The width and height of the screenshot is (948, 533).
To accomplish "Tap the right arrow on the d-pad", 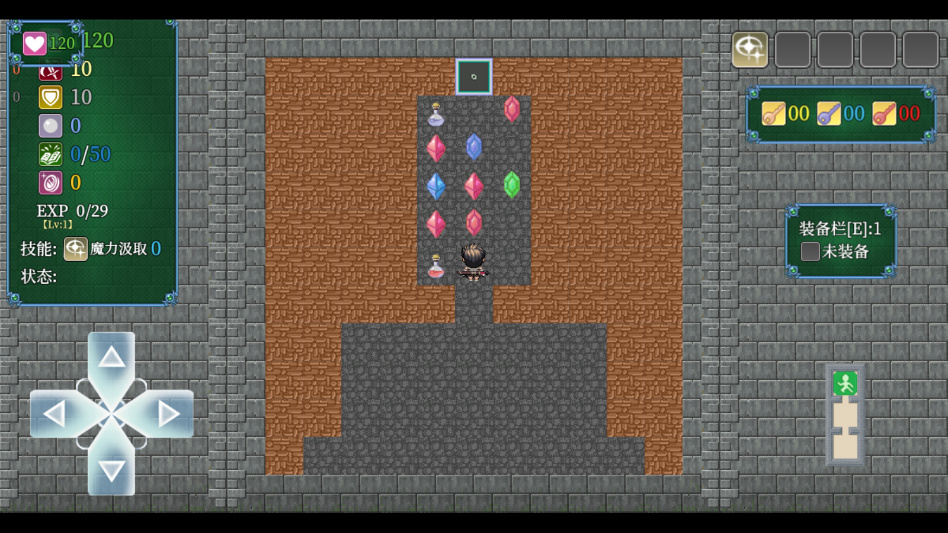I will point(167,413).
